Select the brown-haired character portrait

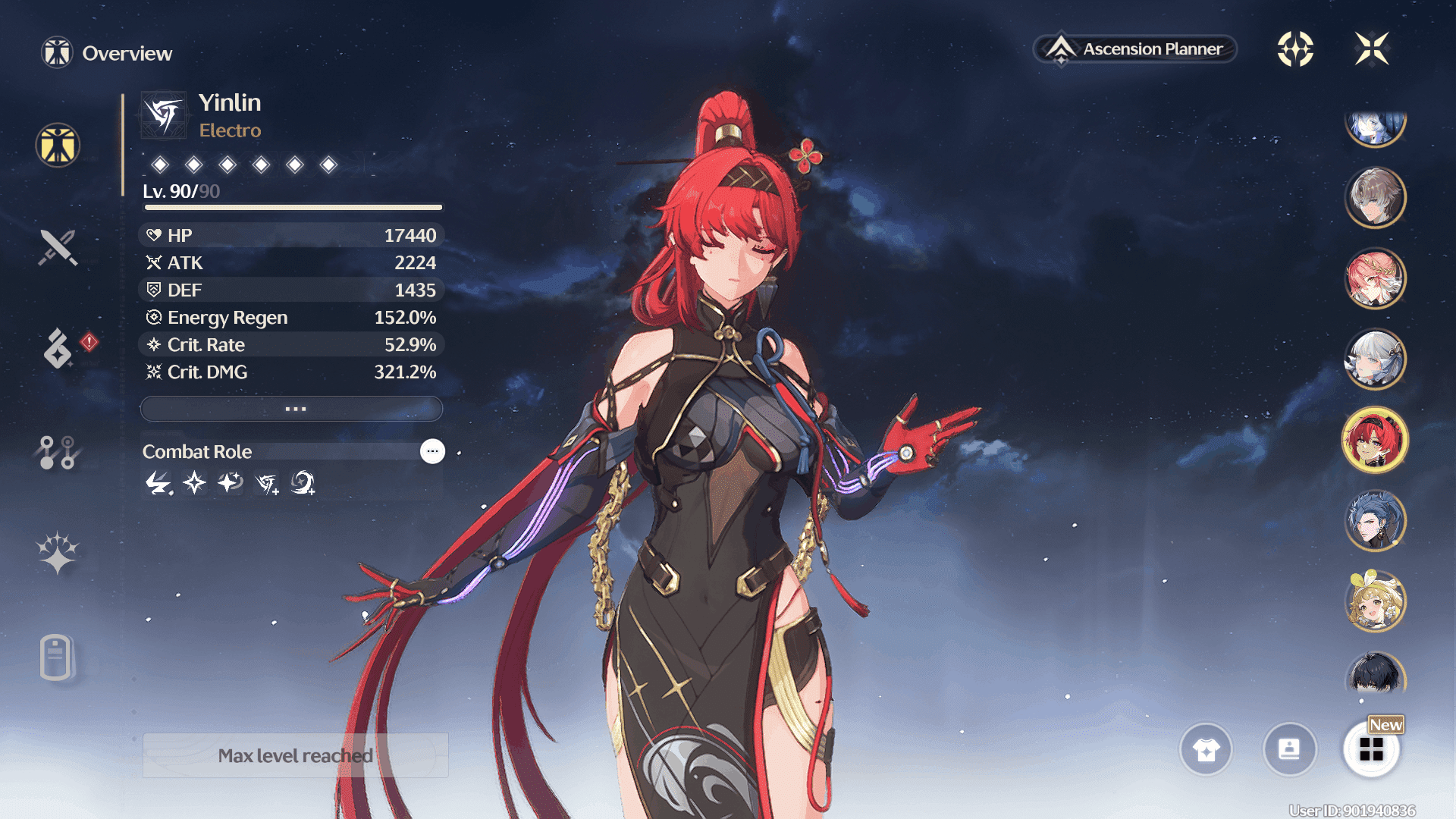click(x=1375, y=197)
